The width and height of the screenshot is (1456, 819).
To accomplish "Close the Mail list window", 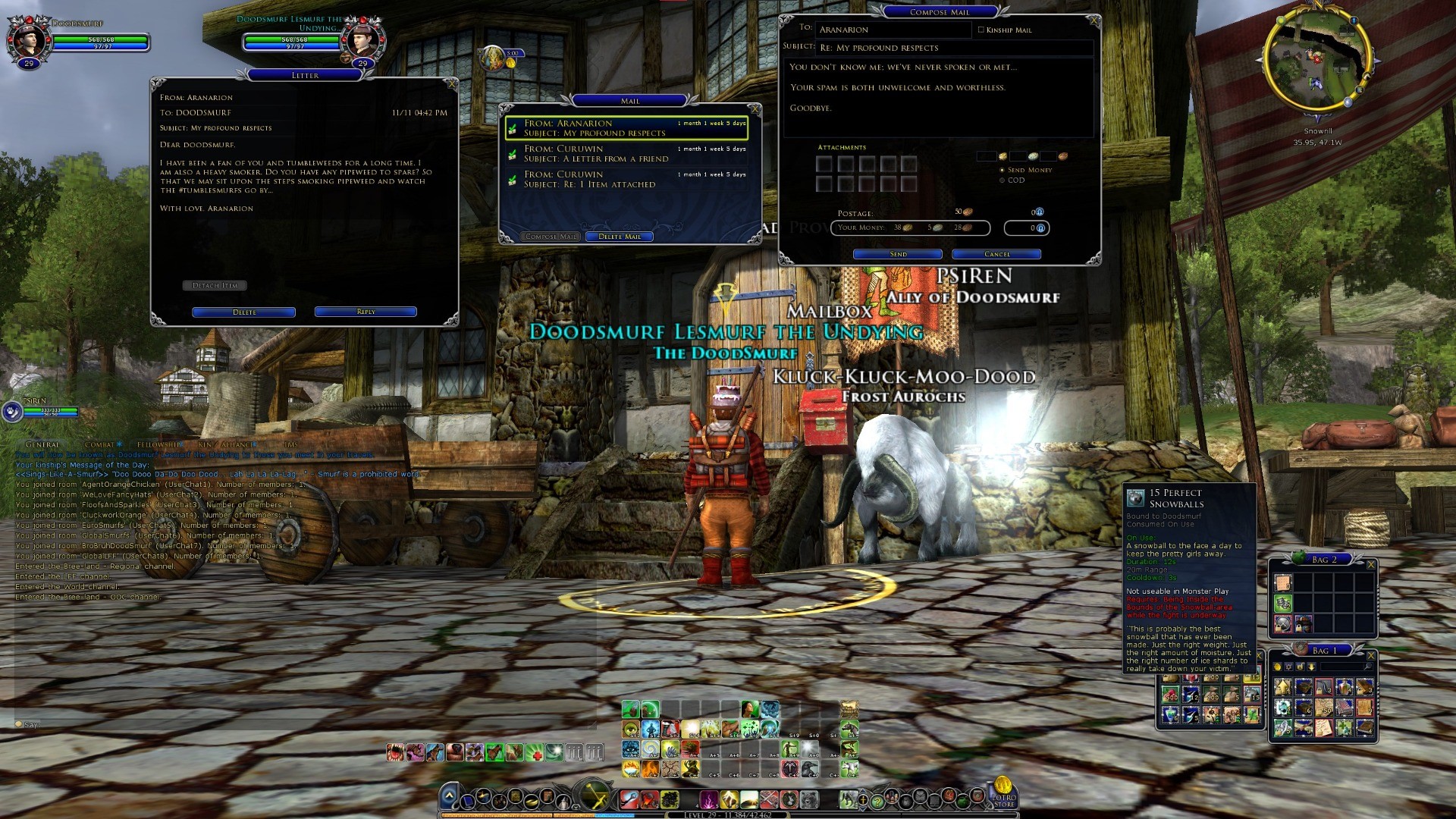I will (x=755, y=109).
